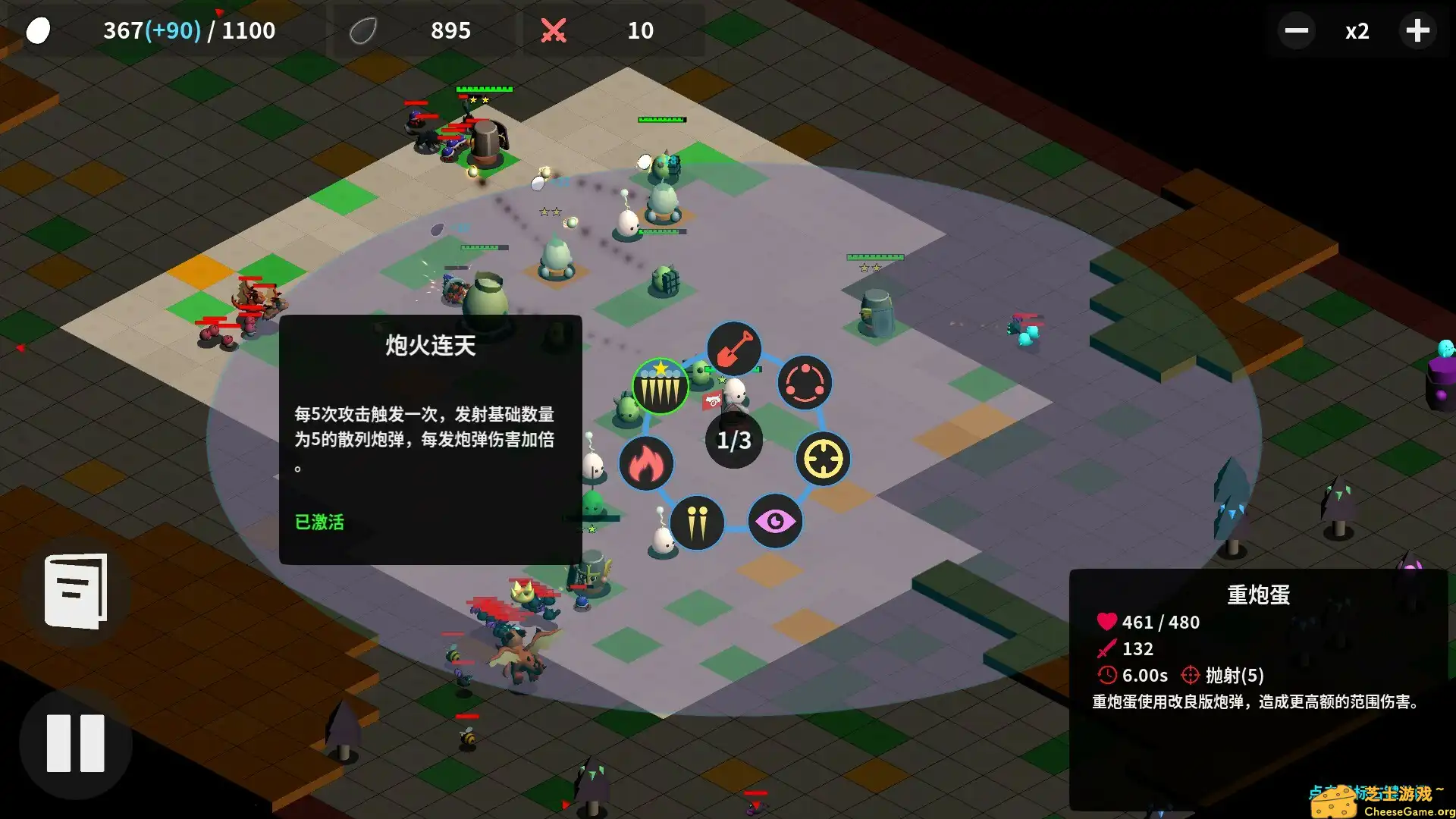This screenshot has height=819, width=1456.
Task: Toggle the x2 game speed
Action: click(1357, 31)
